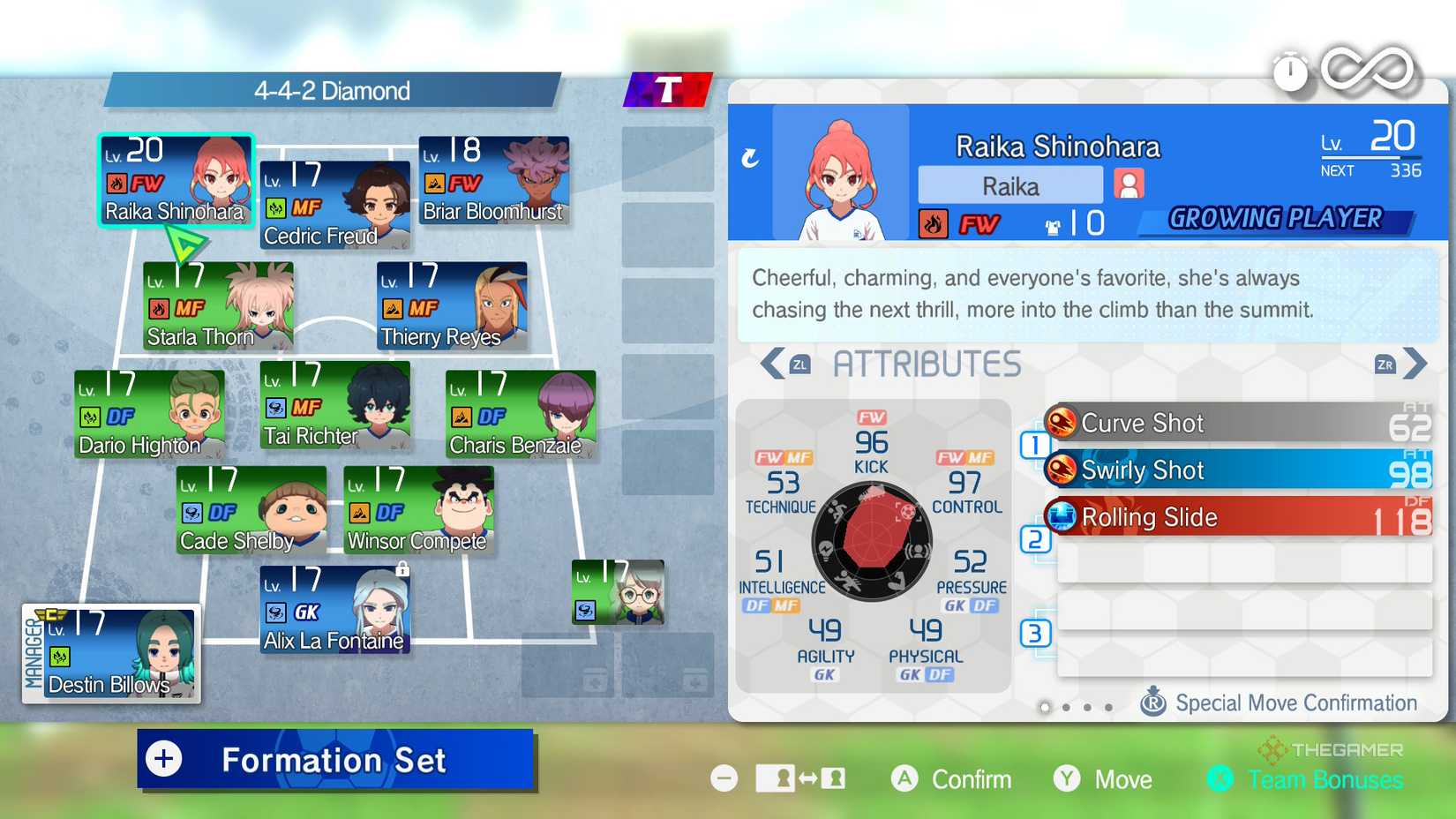Viewport: 1456px width, 819px height.
Task: Click the ZL arrow to previous page
Action: (x=772, y=363)
